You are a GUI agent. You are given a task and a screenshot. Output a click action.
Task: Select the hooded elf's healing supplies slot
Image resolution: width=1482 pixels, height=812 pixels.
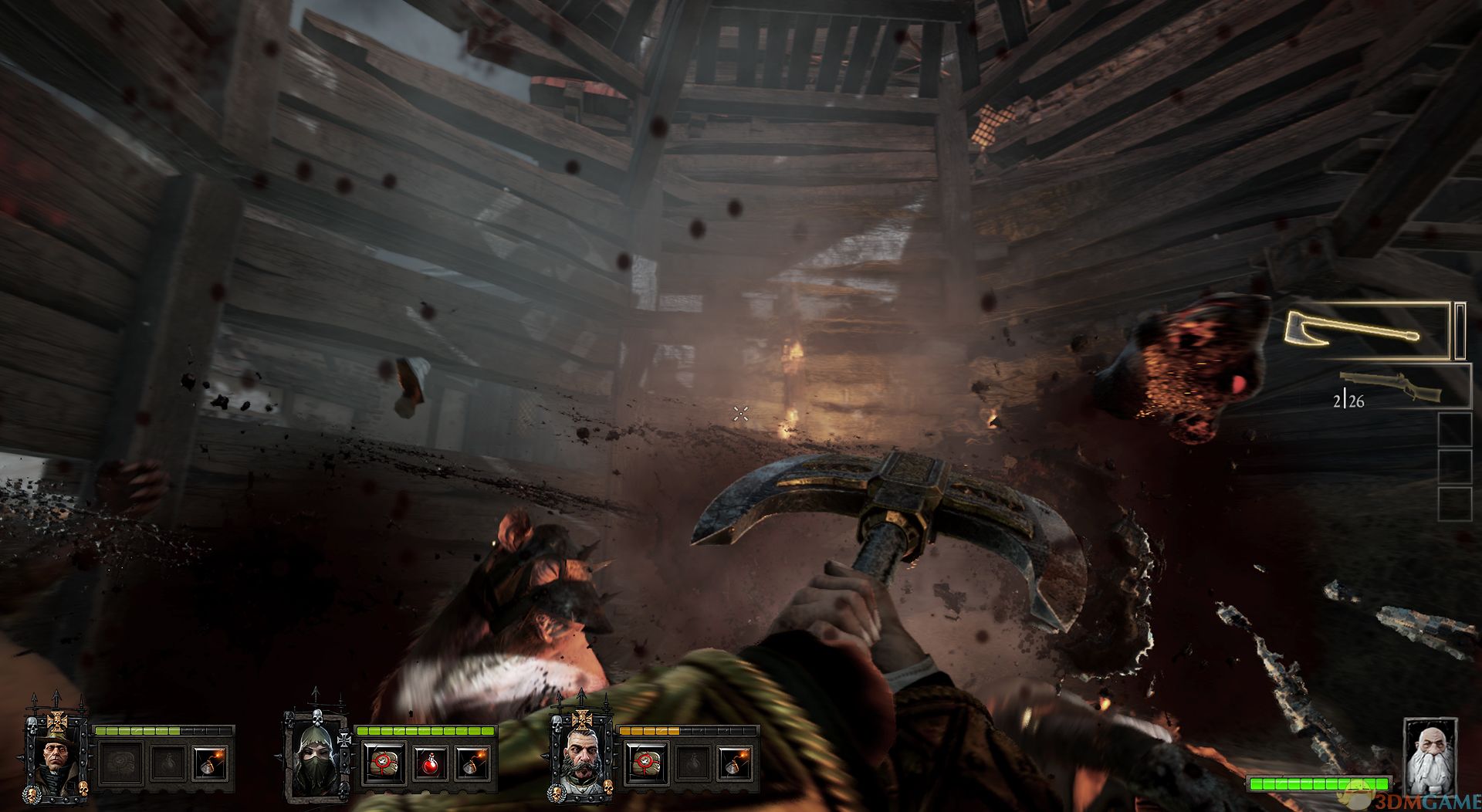384,763
